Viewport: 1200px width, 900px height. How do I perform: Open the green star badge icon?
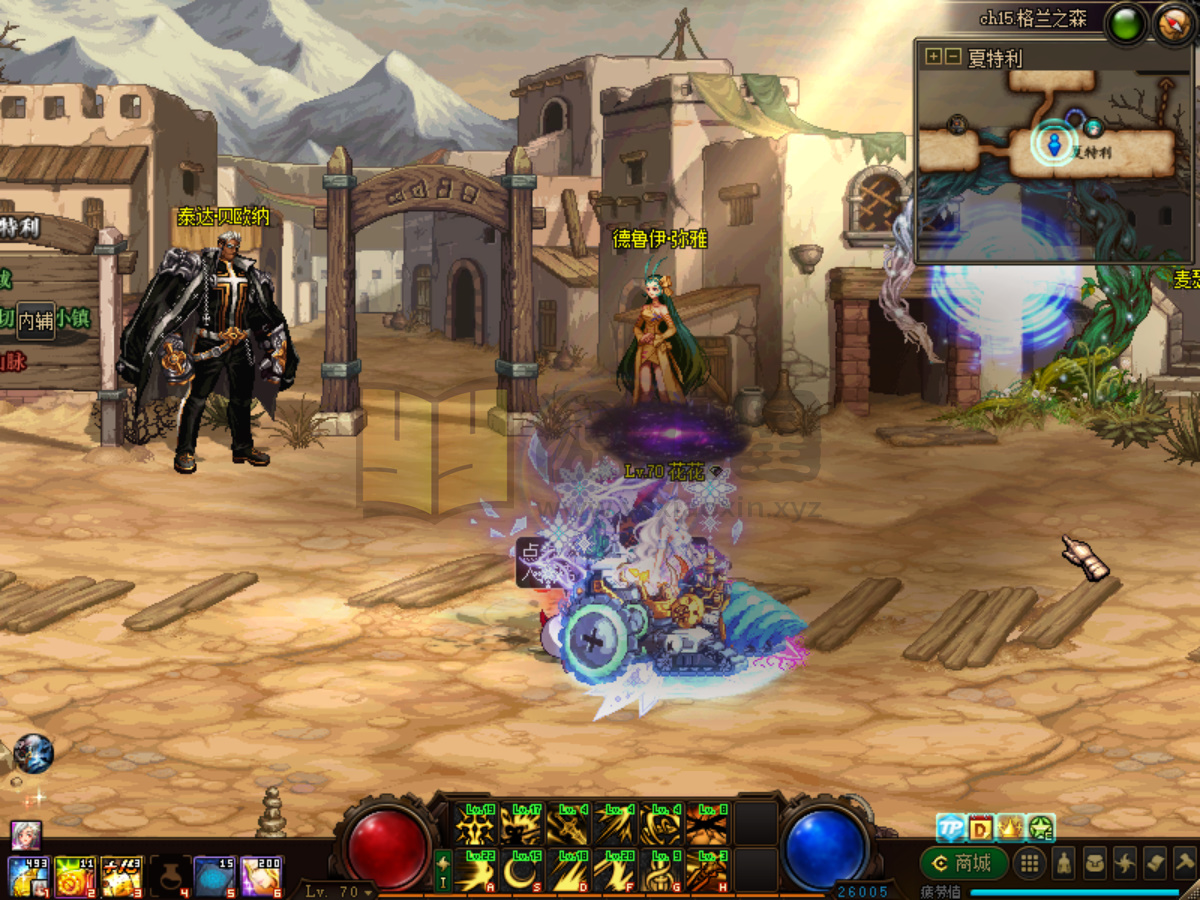tap(1041, 828)
